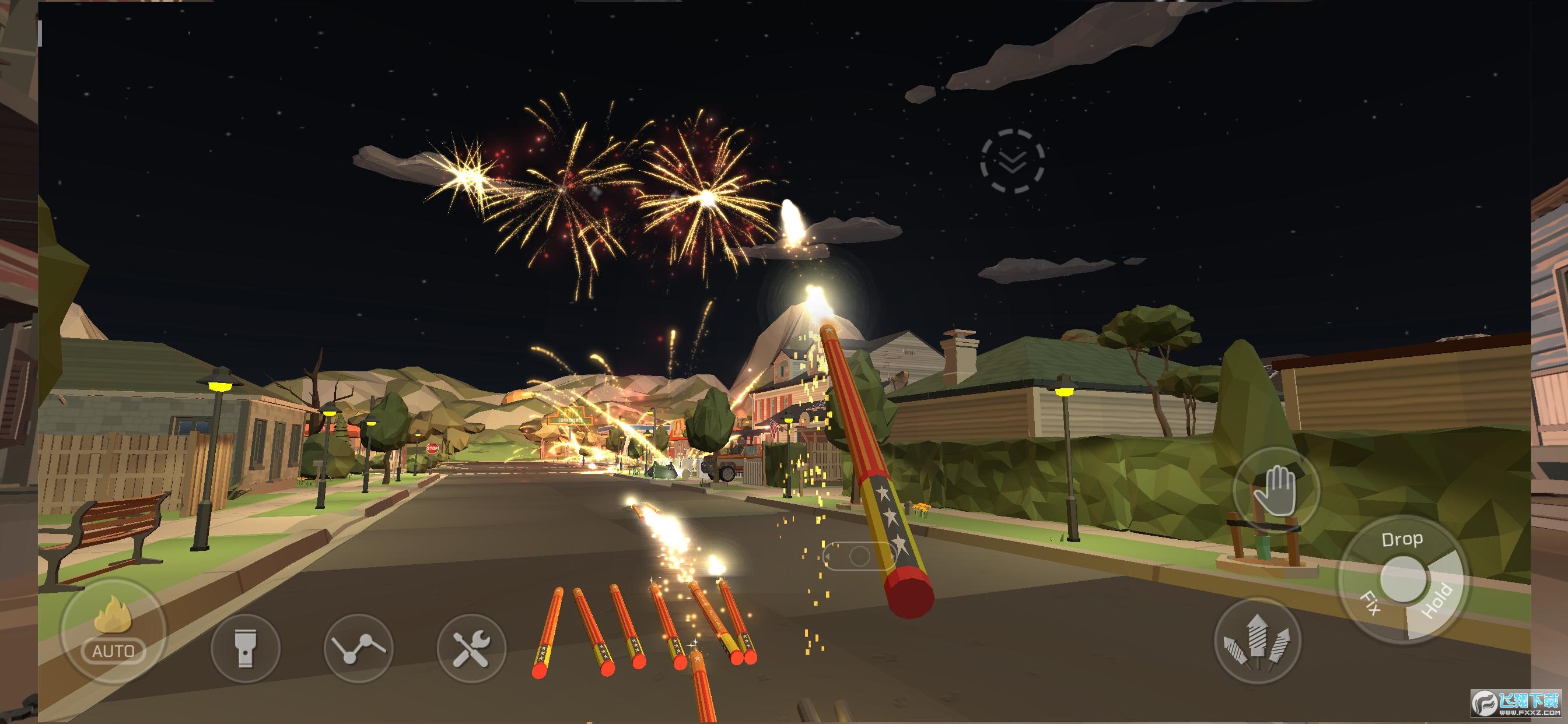Click the left arrow on the pill slider
This screenshot has height=724, width=1568.
(x=828, y=556)
